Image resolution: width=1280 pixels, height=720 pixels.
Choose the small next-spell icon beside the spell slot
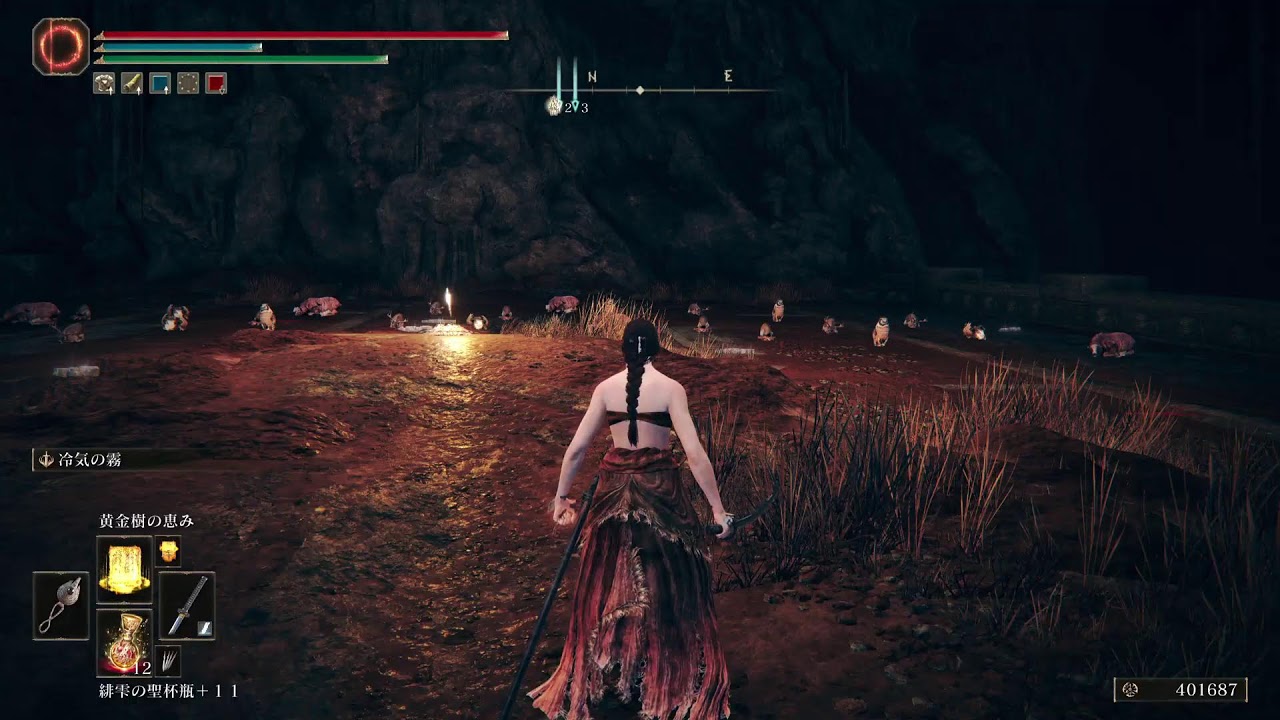pos(168,551)
